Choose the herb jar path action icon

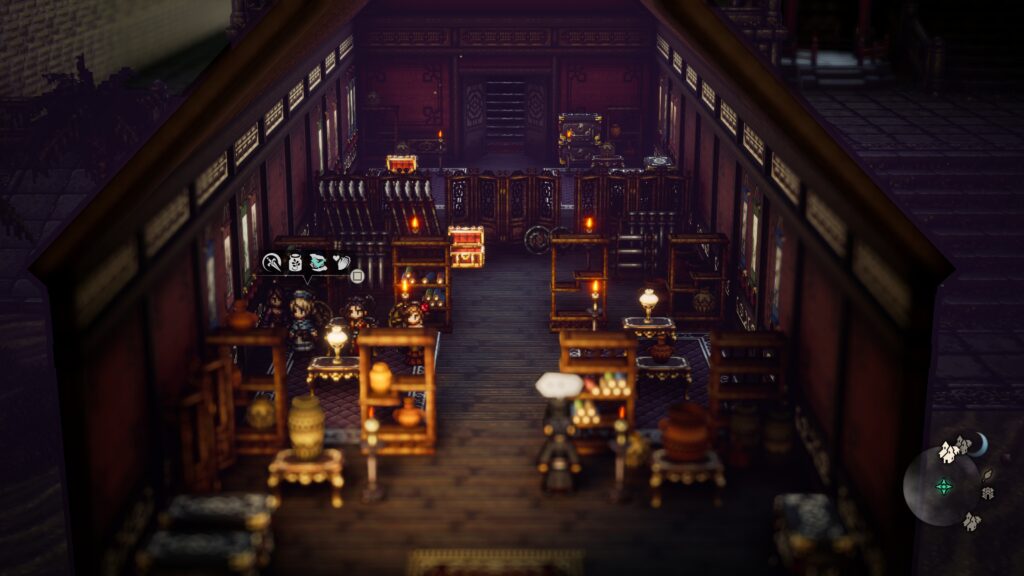click(294, 262)
